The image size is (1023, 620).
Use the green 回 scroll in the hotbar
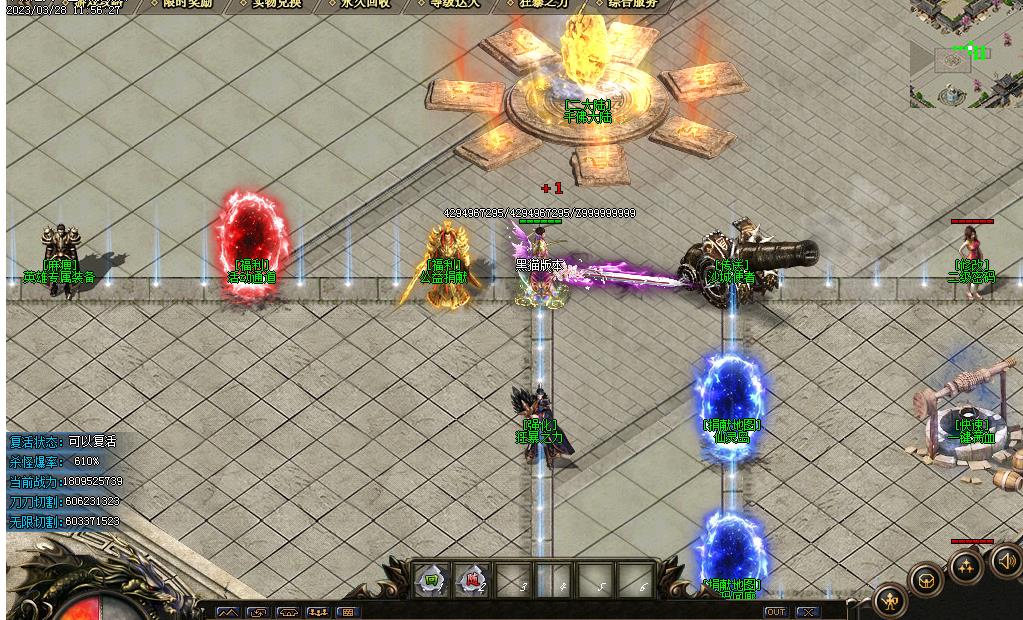click(x=432, y=580)
